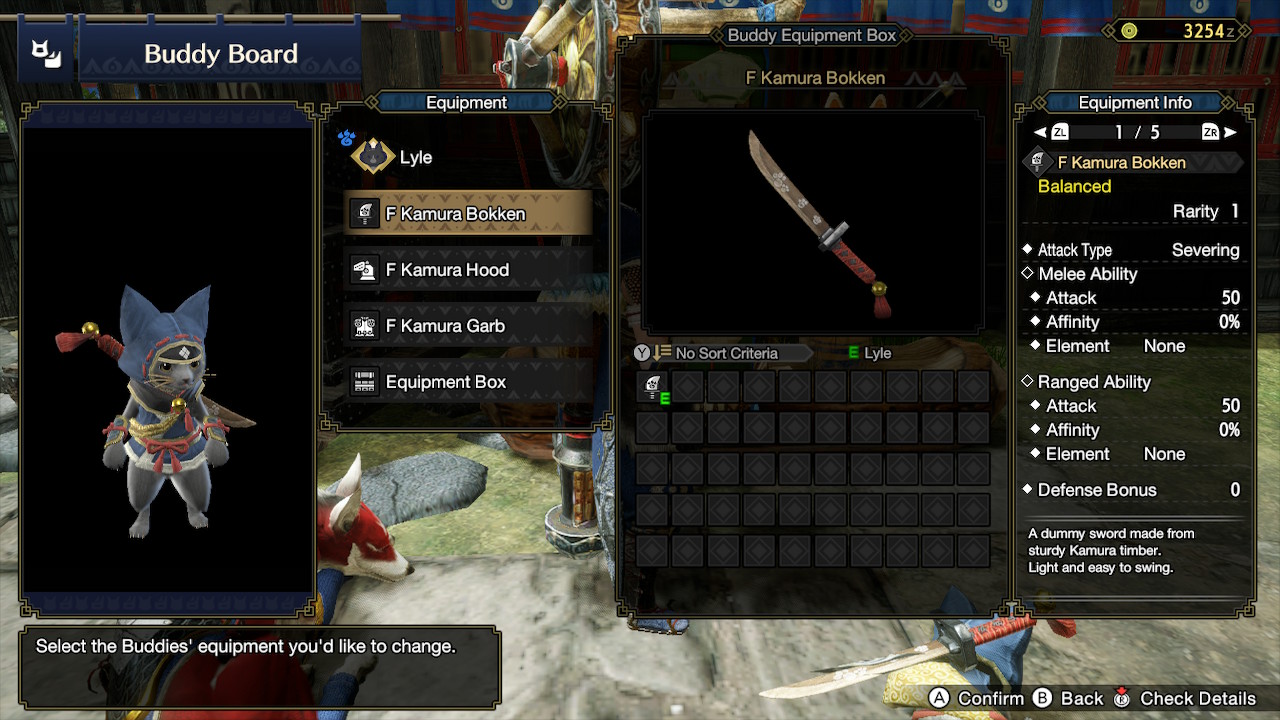The height and width of the screenshot is (720, 1280).
Task: Advance to next Equipment Info page arrow
Action: click(1230, 132)
